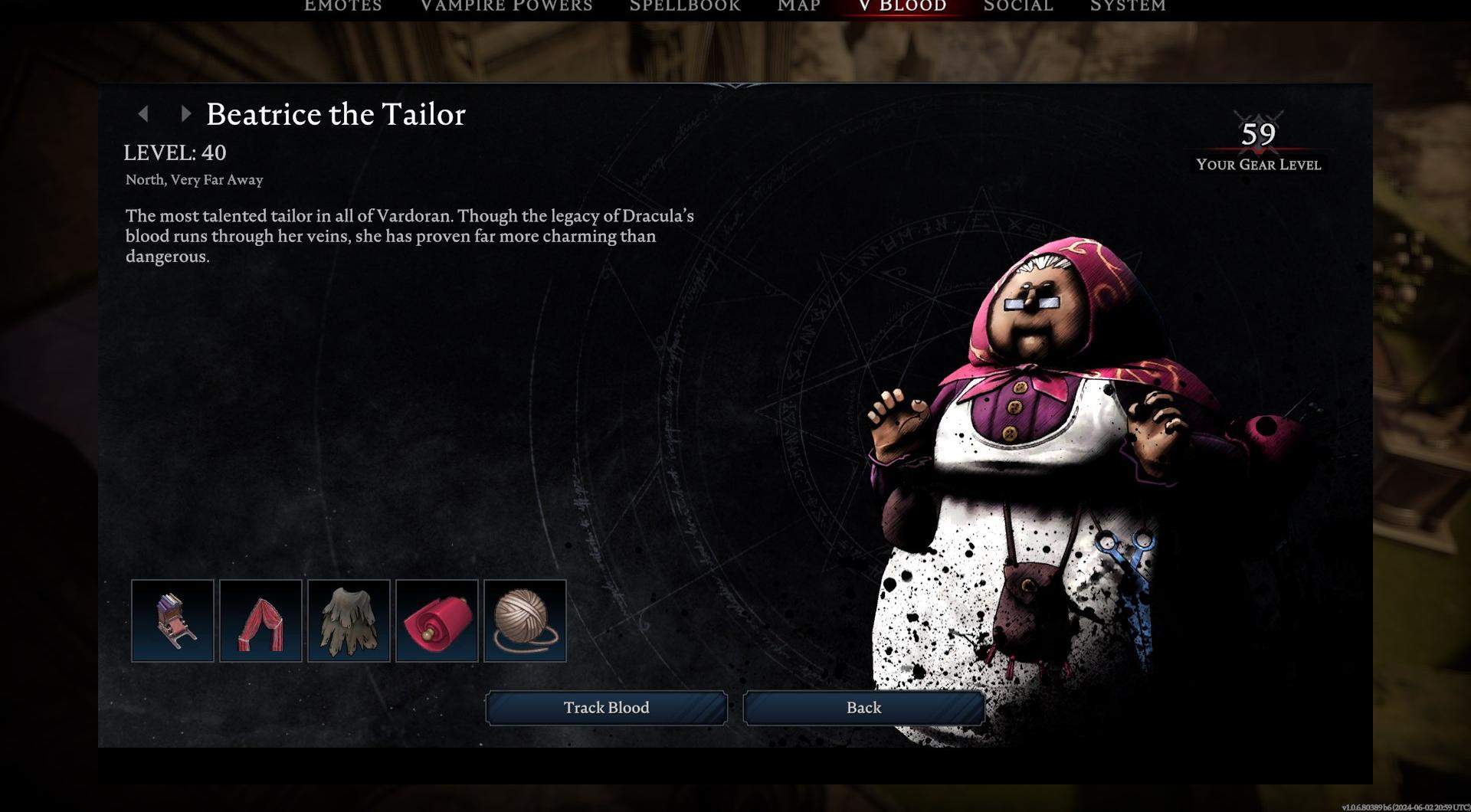Image resolution: width=1471 pixels, height=812 pixels.
Task: Switch to the Vampire Powers tab
Action: 506,6
